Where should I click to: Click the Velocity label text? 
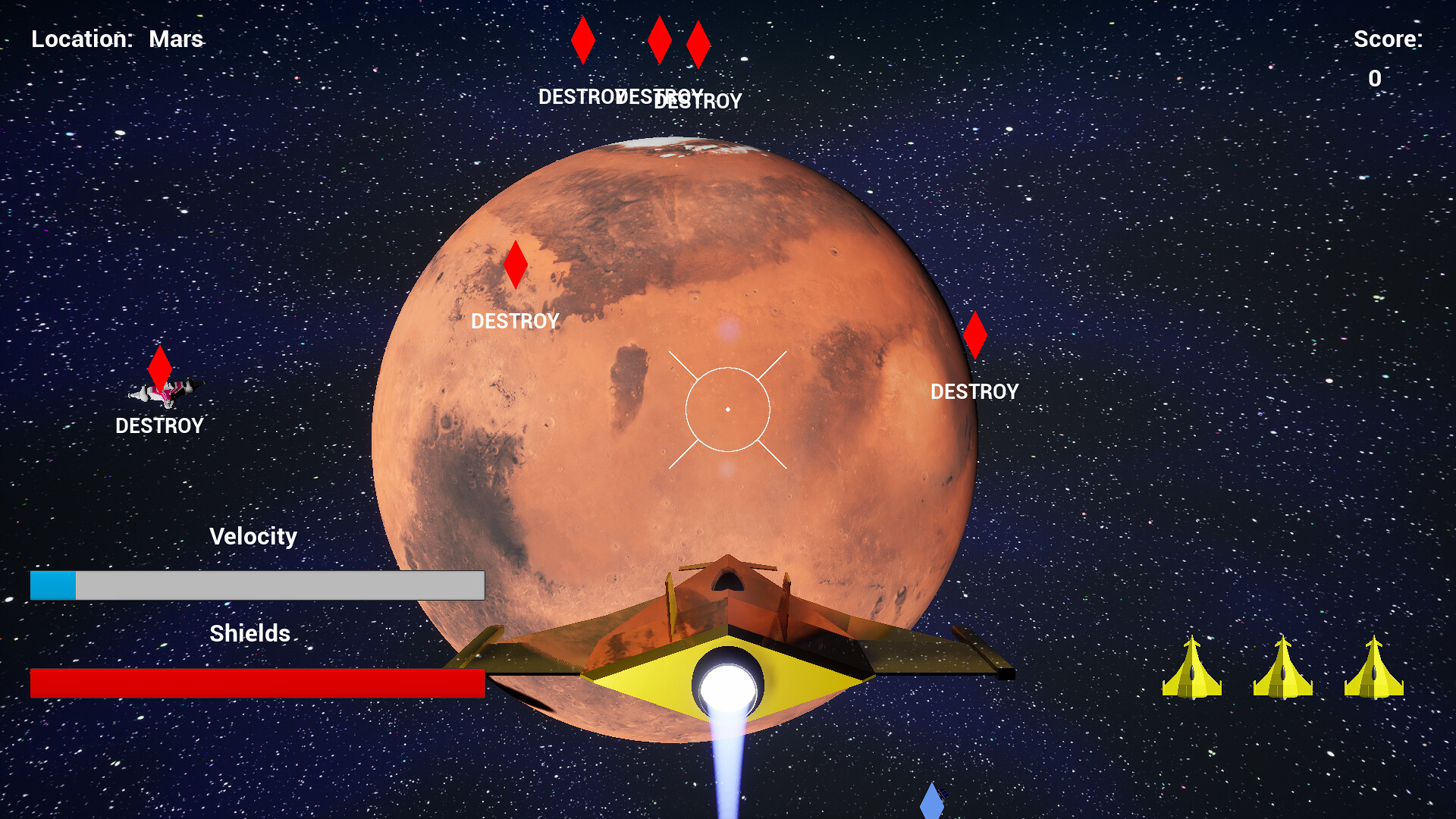pos(254,536)
